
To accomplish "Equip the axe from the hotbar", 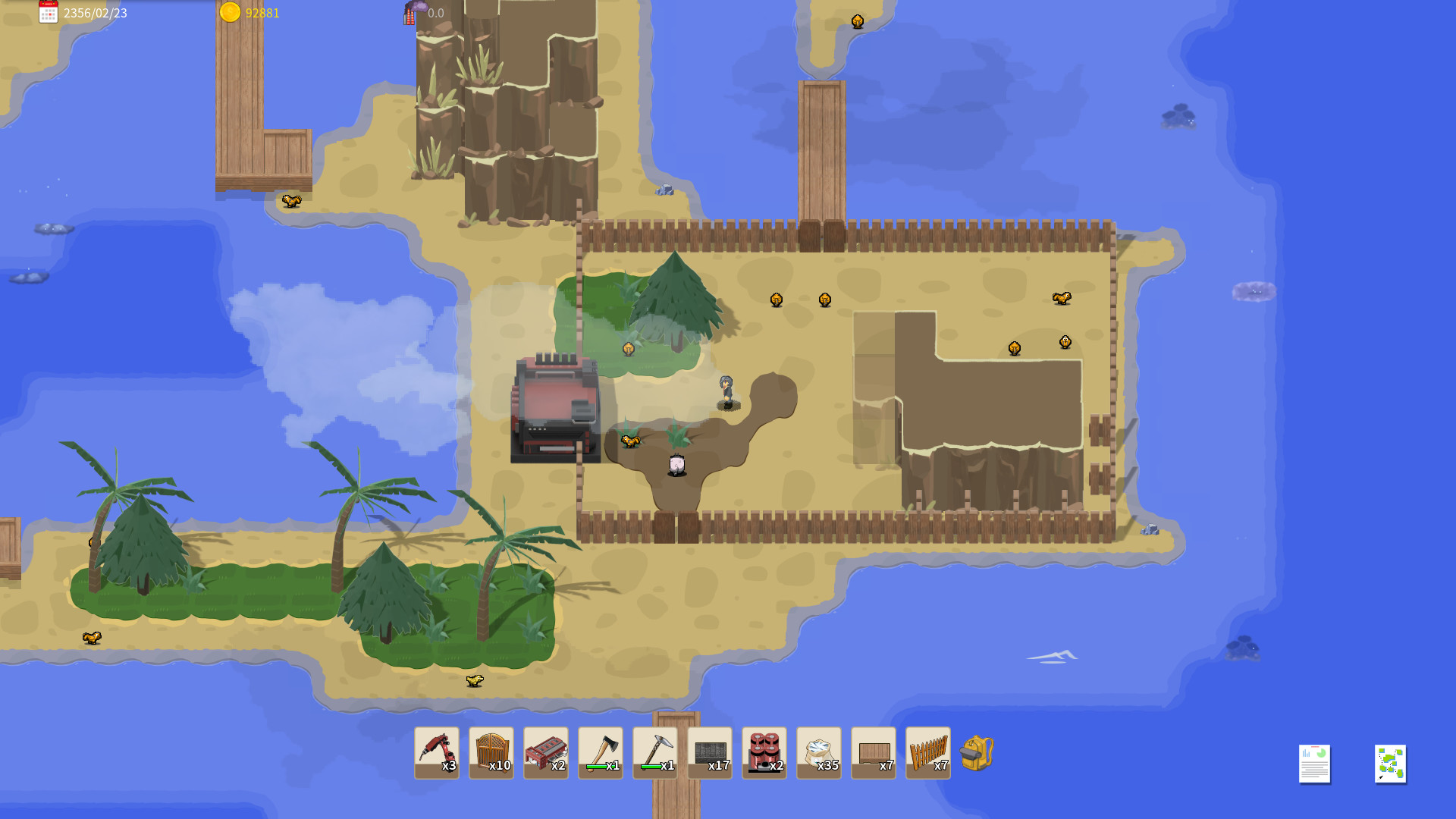I will (x=601, y=751).
